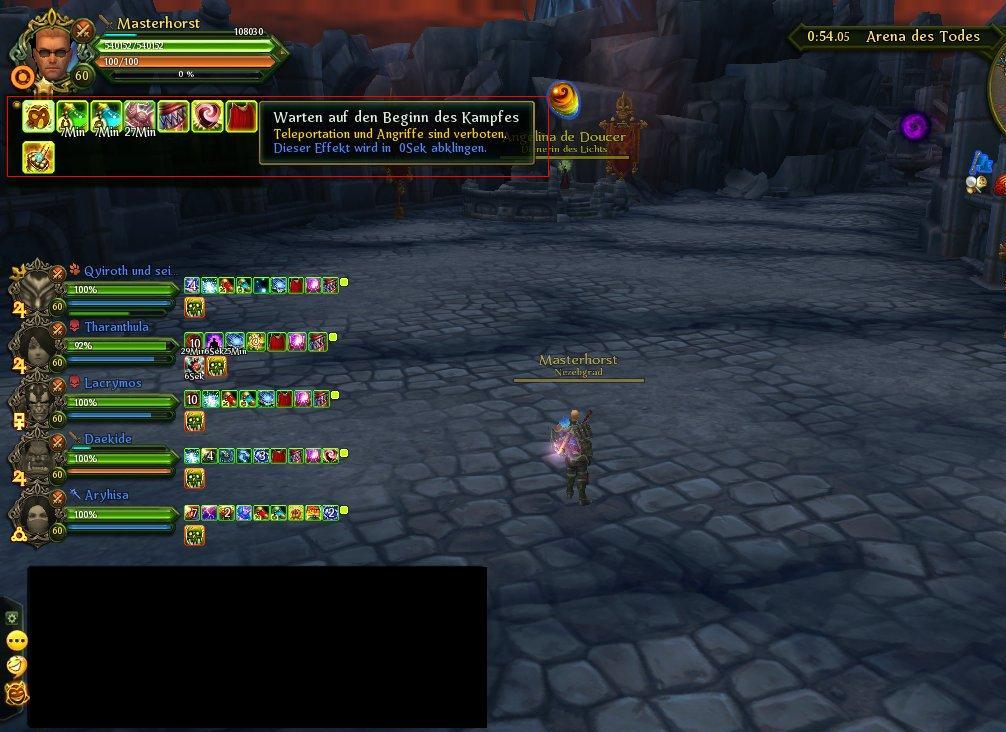This screenshot has width=1006, height=732.
Task: Select the pink swirl buff icon
Action: 207,117
